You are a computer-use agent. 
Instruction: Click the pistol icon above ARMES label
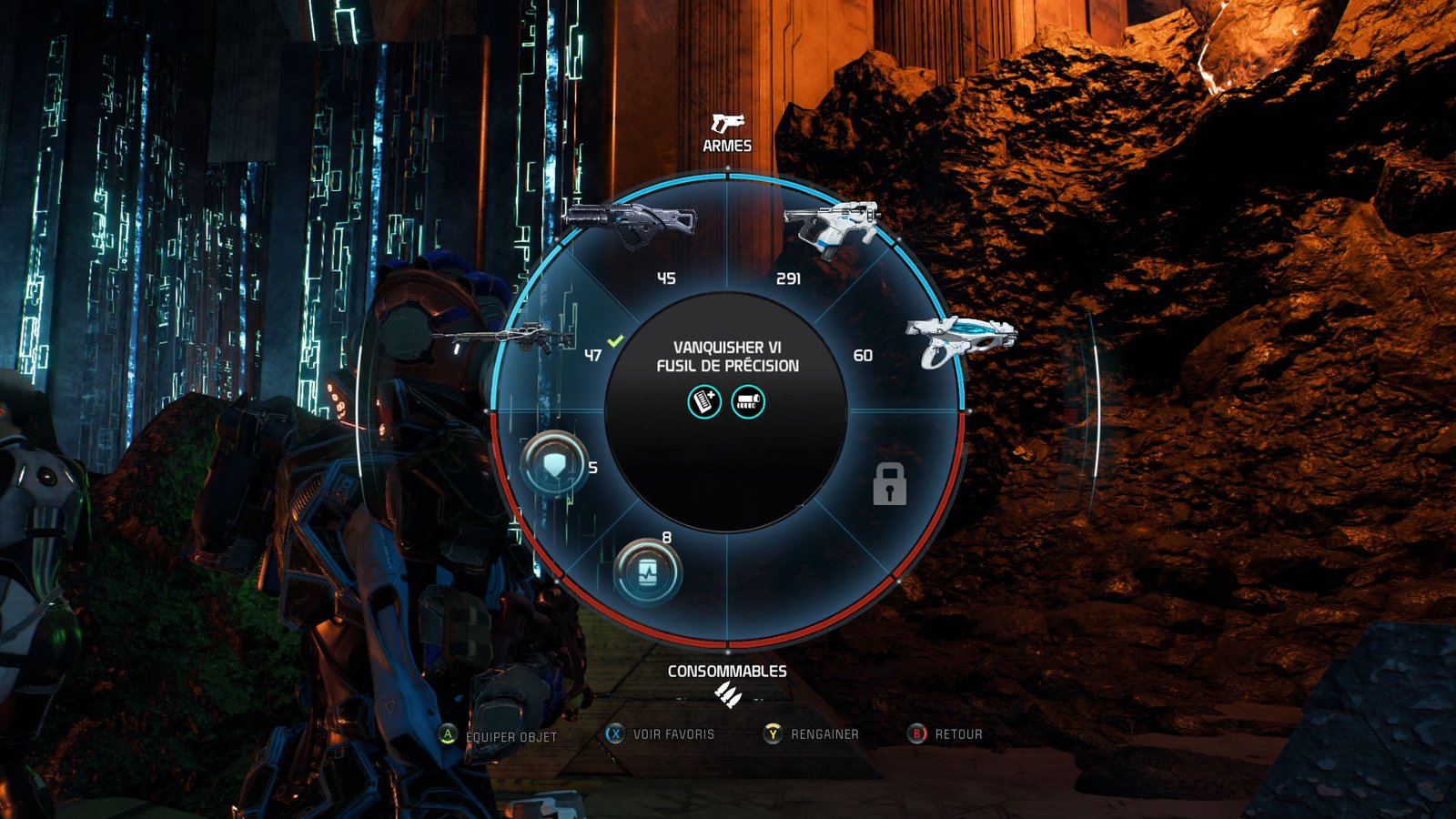click(726, 123)
